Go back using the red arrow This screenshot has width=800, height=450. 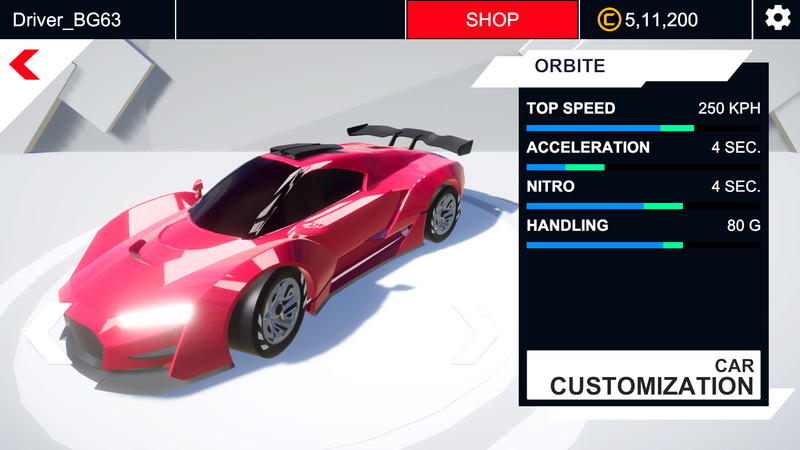pos(24,65)
